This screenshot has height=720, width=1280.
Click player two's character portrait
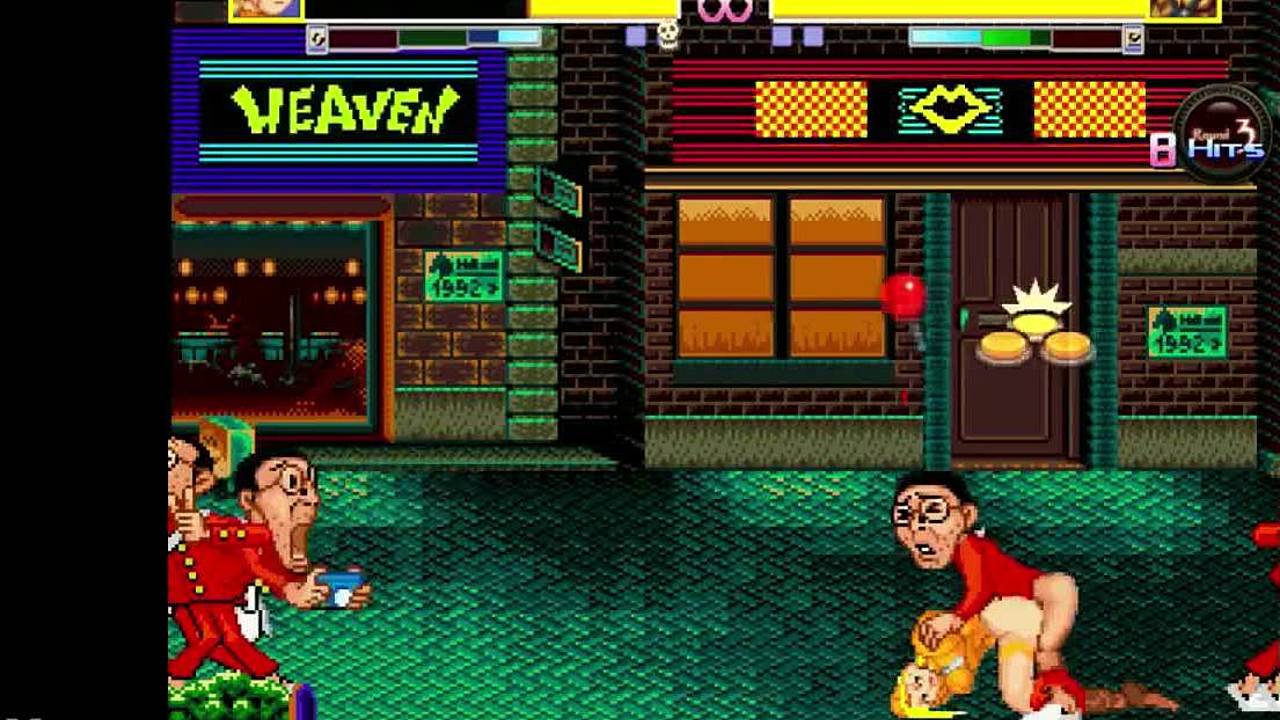1183,9
